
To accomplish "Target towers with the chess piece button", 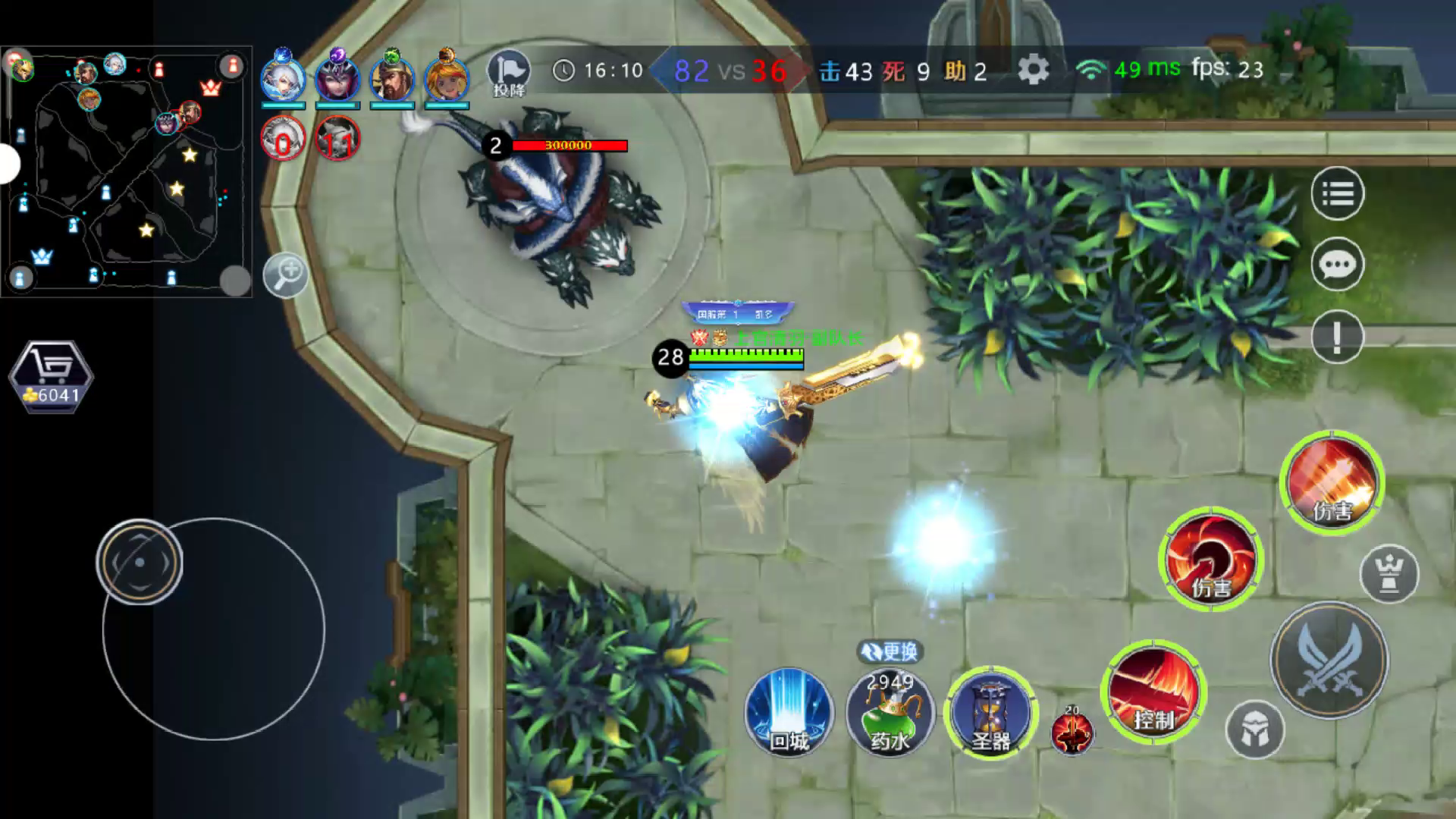I will (x=1389, y=574).
